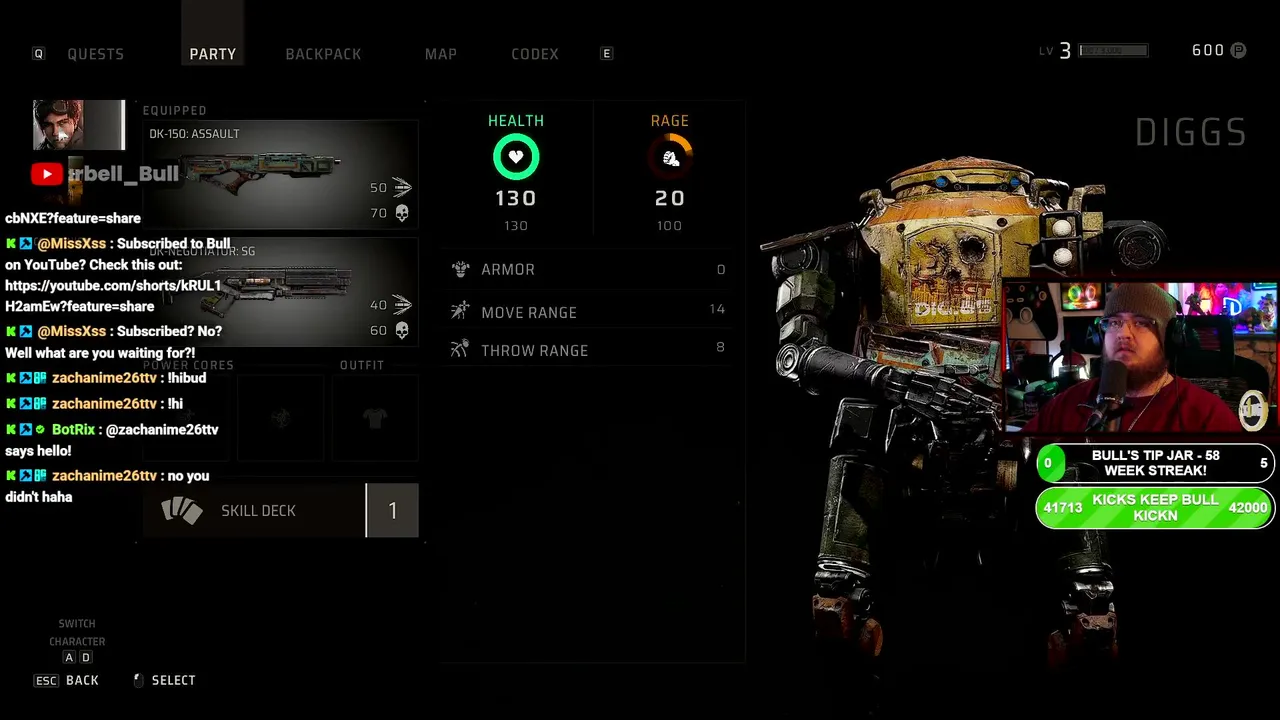Show the Map tab

(x=440, y=54)
